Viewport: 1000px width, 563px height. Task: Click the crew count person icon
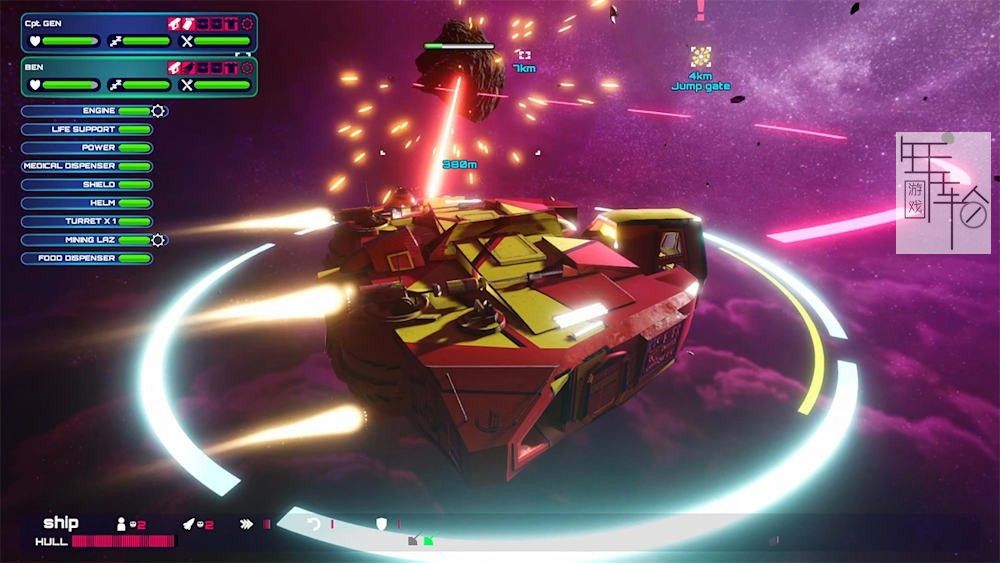(x=123, y=523)
